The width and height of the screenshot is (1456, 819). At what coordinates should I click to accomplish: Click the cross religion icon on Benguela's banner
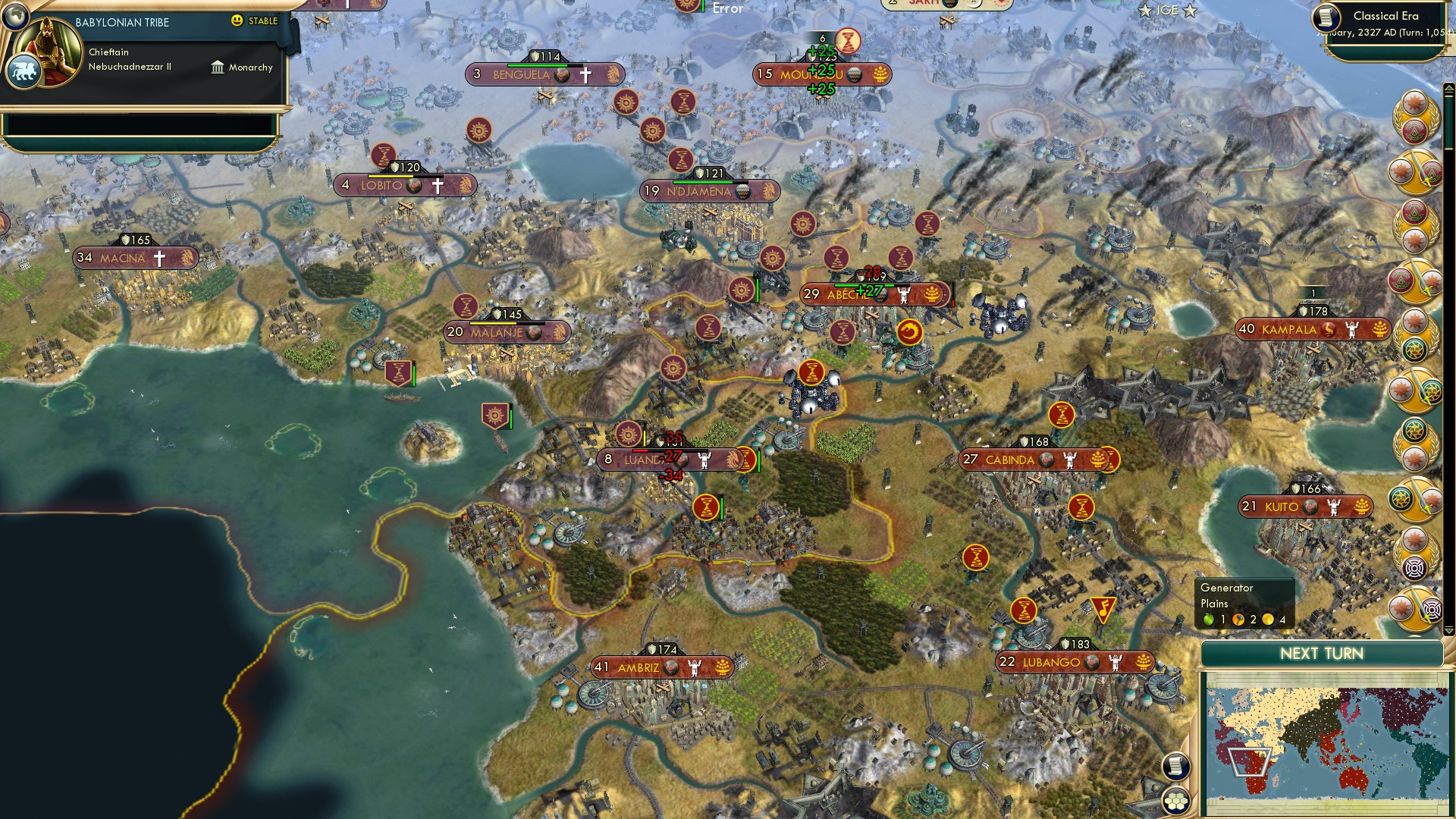point(586,74)
